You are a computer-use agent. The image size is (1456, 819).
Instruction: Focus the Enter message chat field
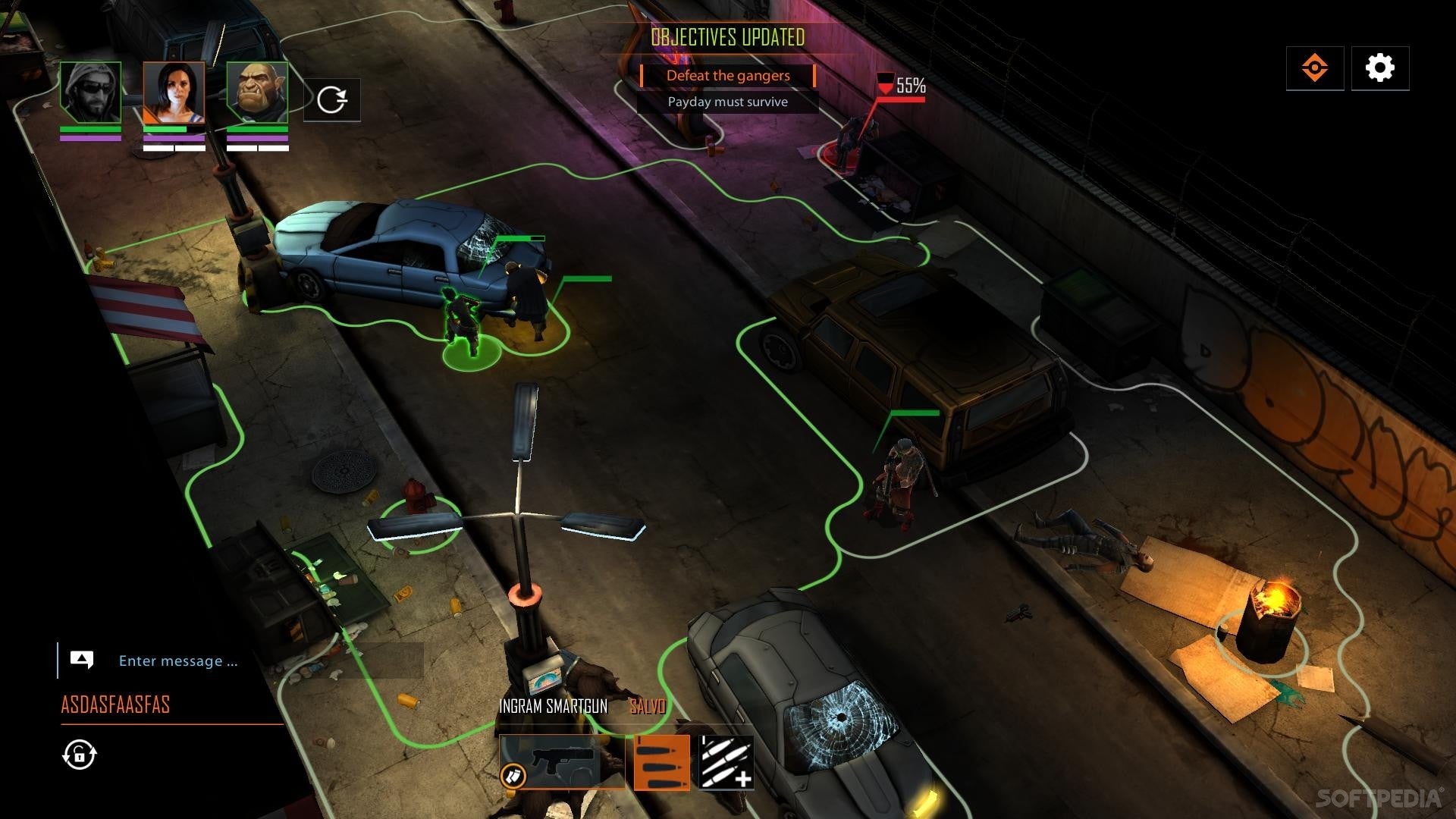pos(178,661)
